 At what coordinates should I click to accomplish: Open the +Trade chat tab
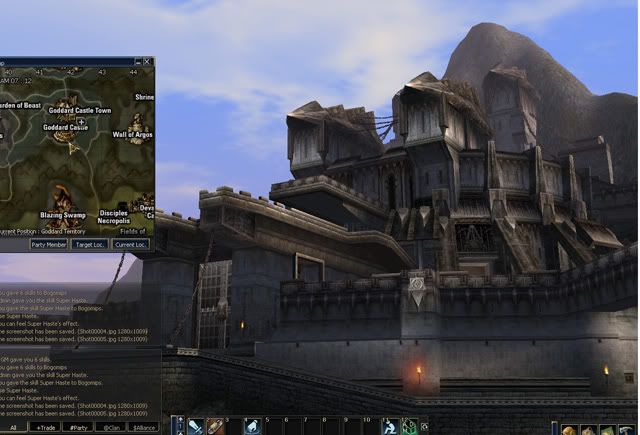(45, 427)
